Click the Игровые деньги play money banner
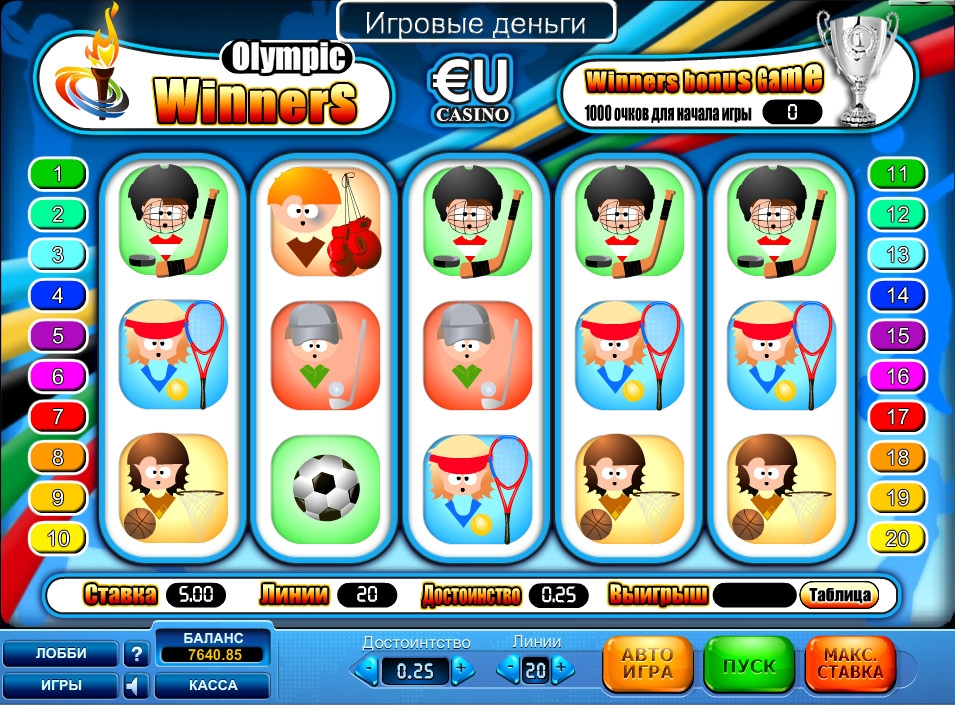 coord(475,21)
